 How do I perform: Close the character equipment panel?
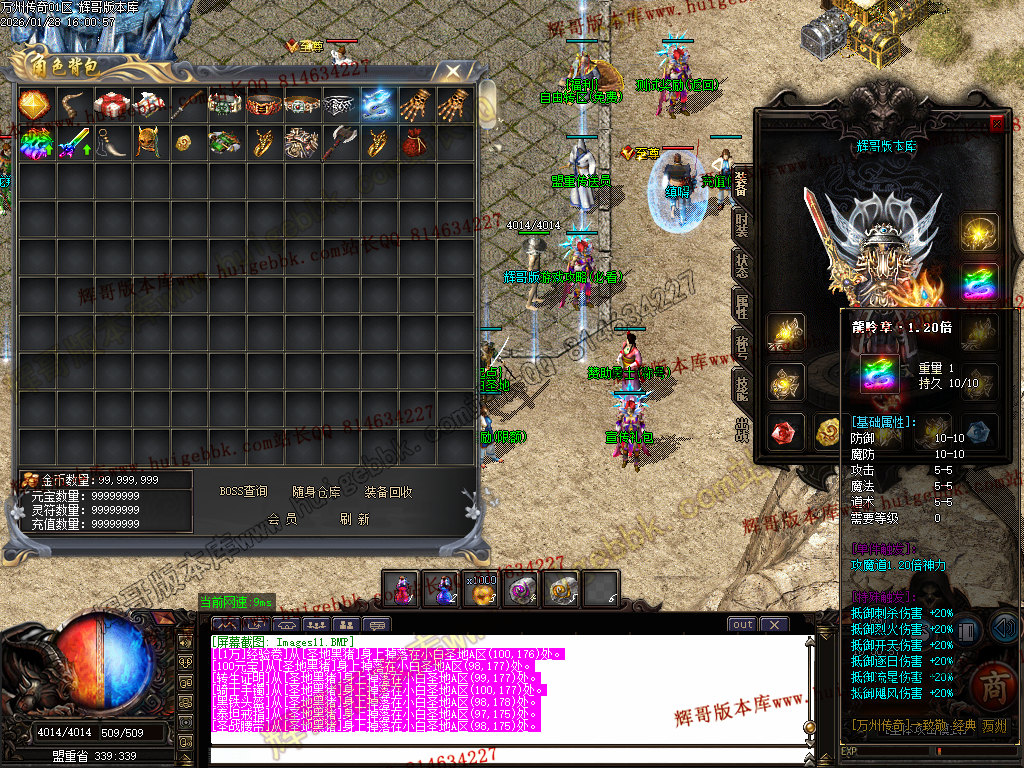996,124
